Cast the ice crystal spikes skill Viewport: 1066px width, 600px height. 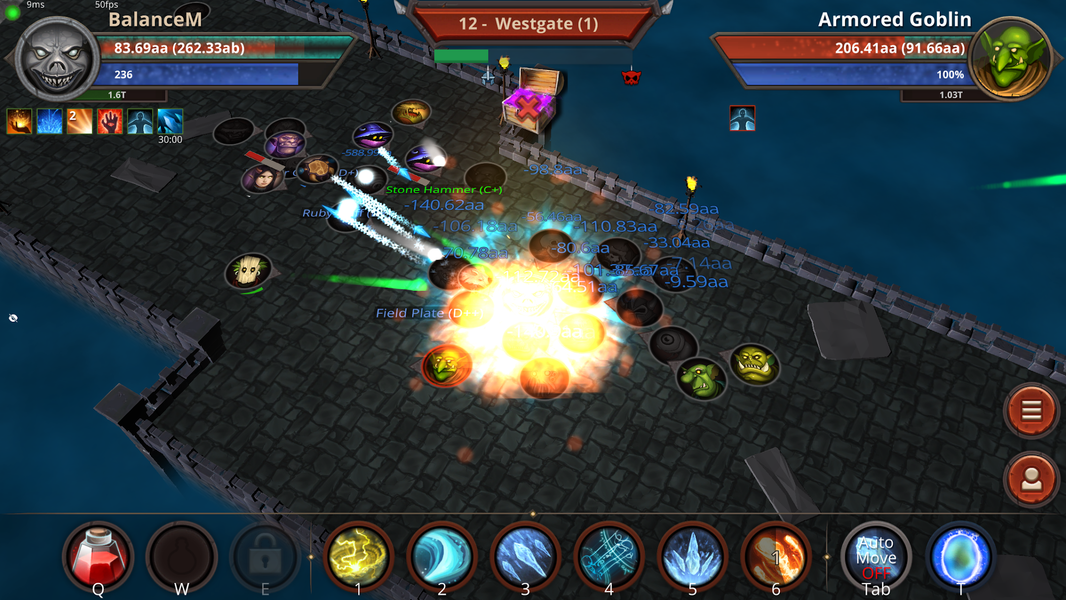pos(692,556)
